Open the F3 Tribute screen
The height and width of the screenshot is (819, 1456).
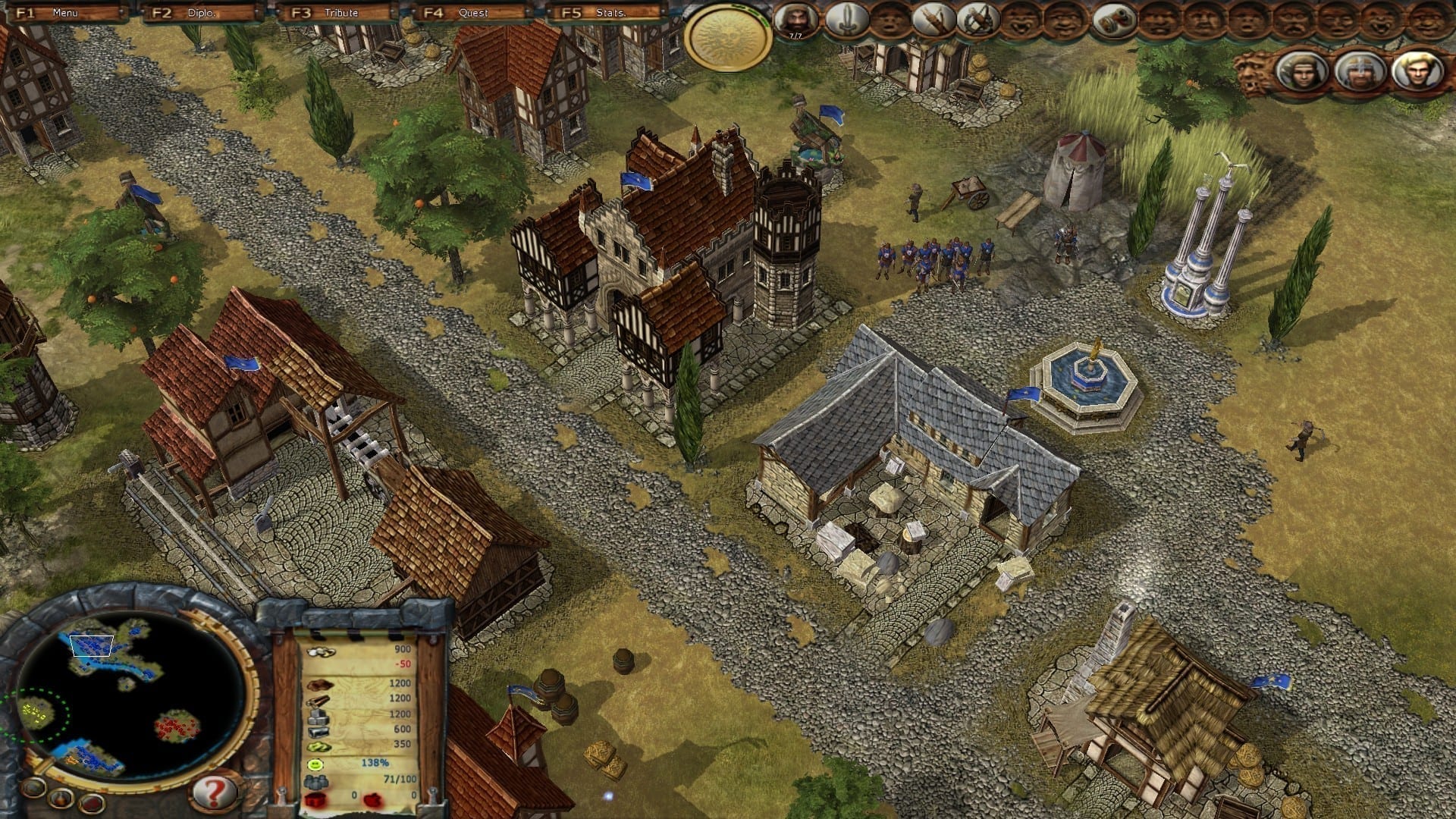point(338,13)
